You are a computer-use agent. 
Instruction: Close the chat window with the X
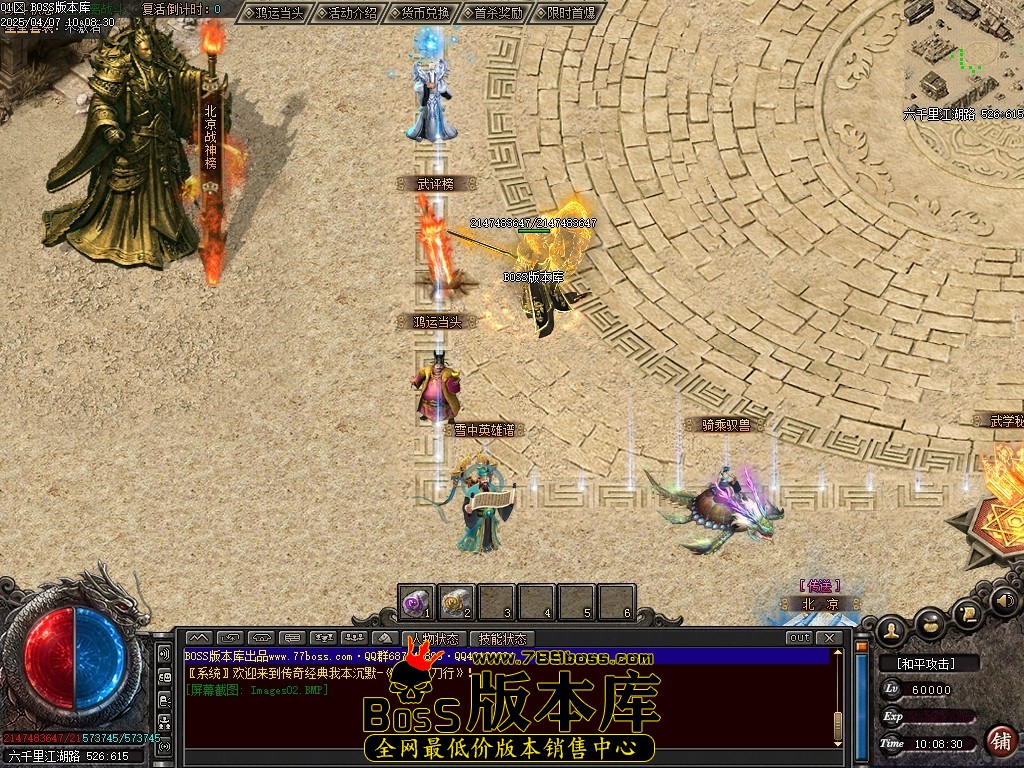[x=828, y=638]
